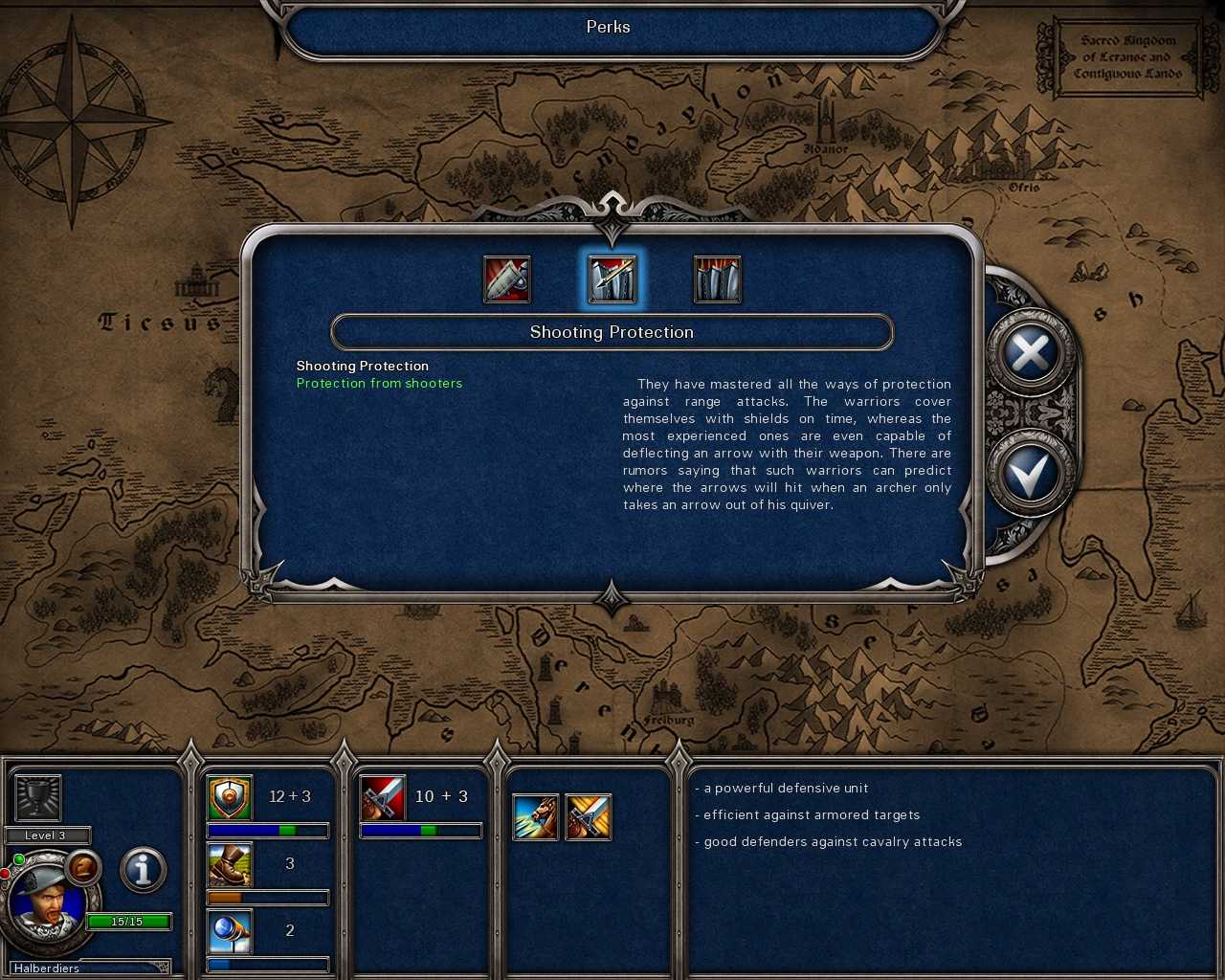
Task: Click the 15/15 health bar
Action: pyautogui.click(x=129, y=921)
